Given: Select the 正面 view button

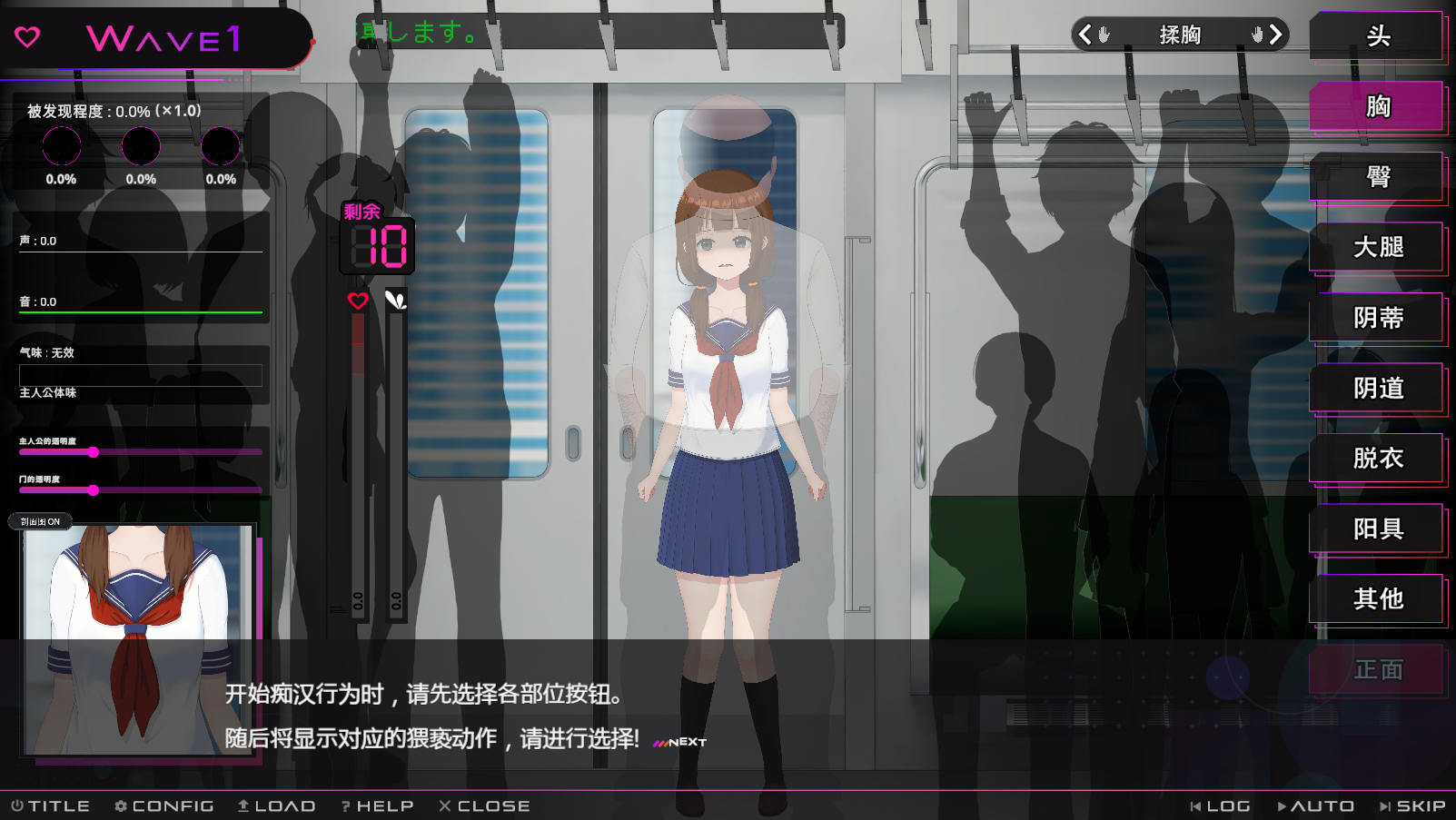Looking at the screenshot, I should coord(1377,670).
